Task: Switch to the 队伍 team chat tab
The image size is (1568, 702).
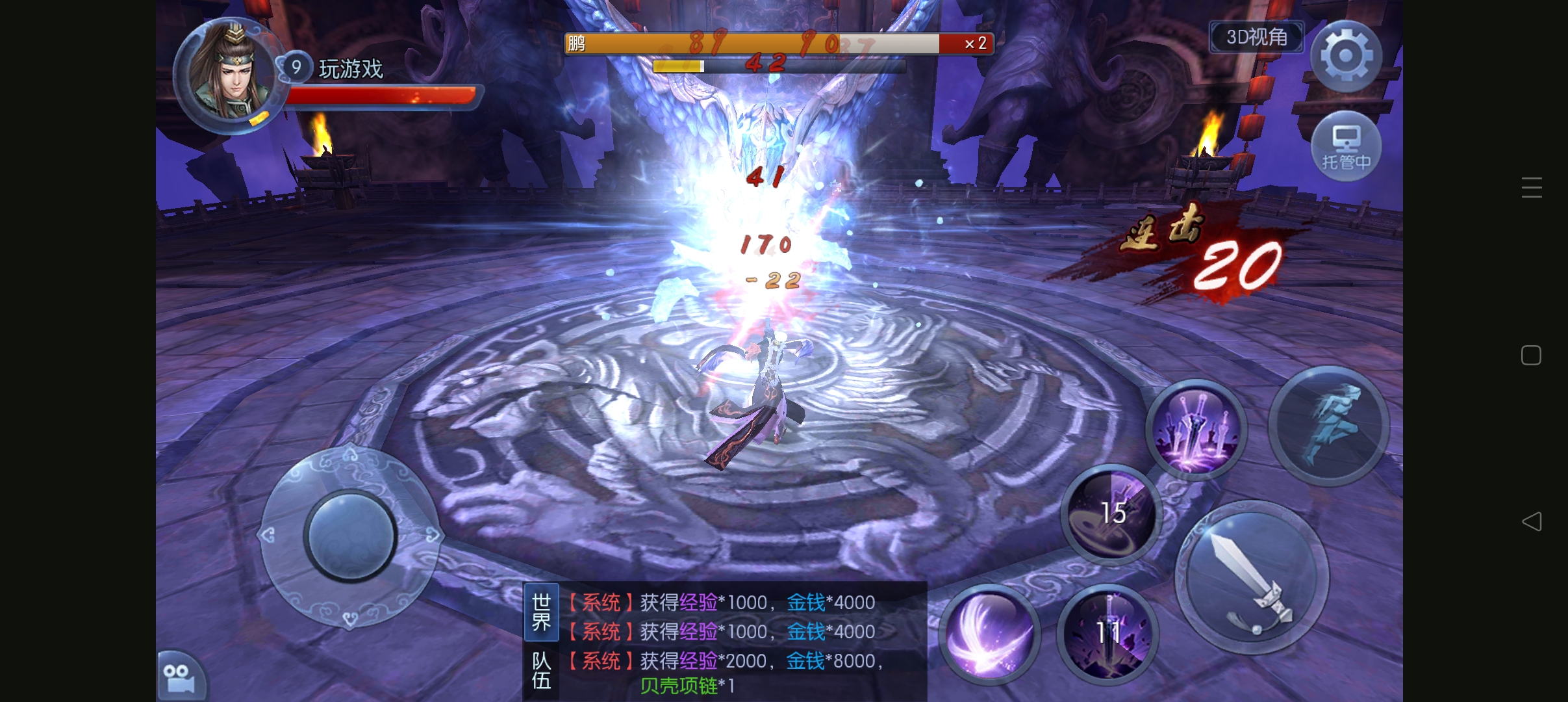Action: pos(541,671)
